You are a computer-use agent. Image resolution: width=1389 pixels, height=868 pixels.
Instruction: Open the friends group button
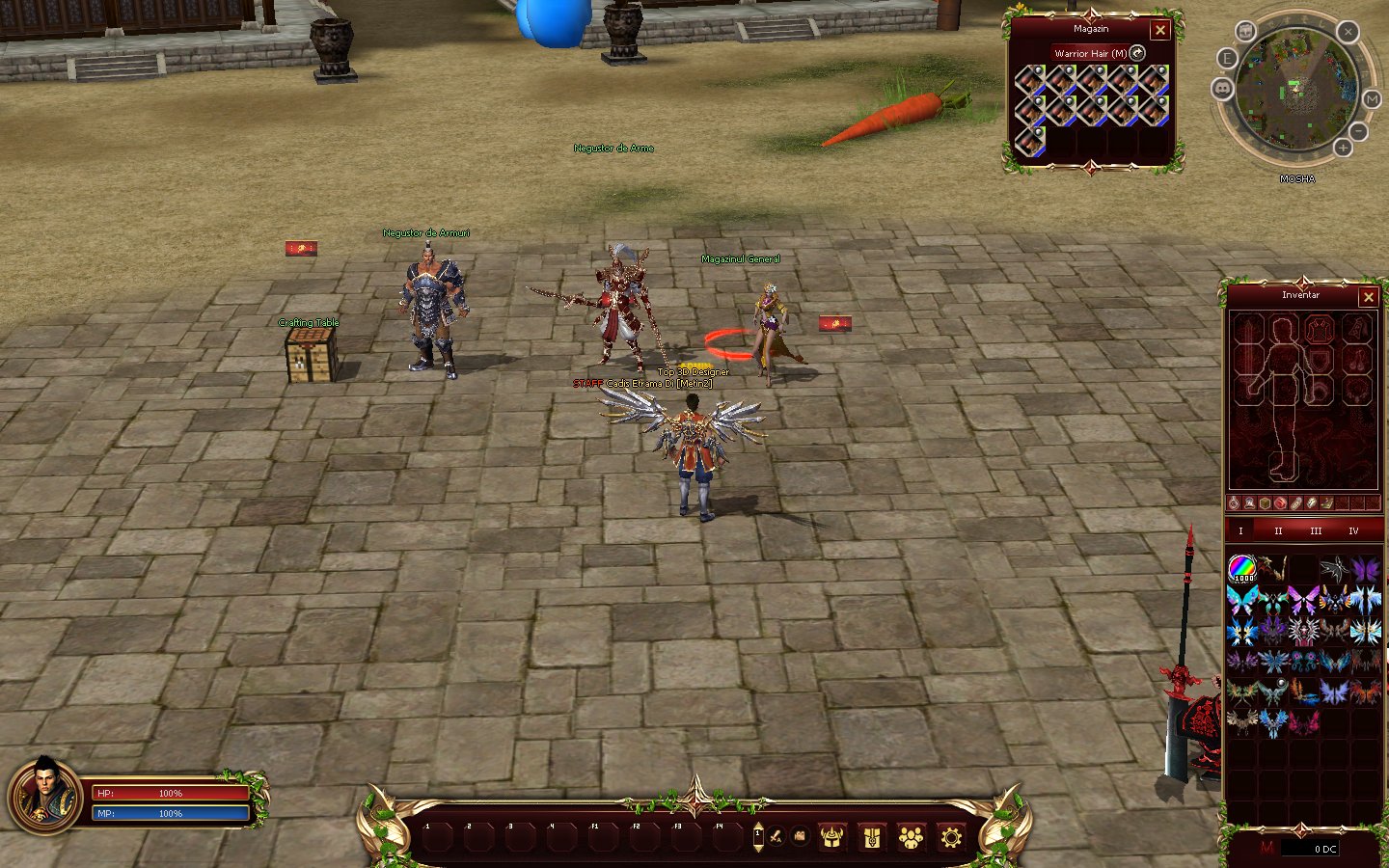click(911, 837)
